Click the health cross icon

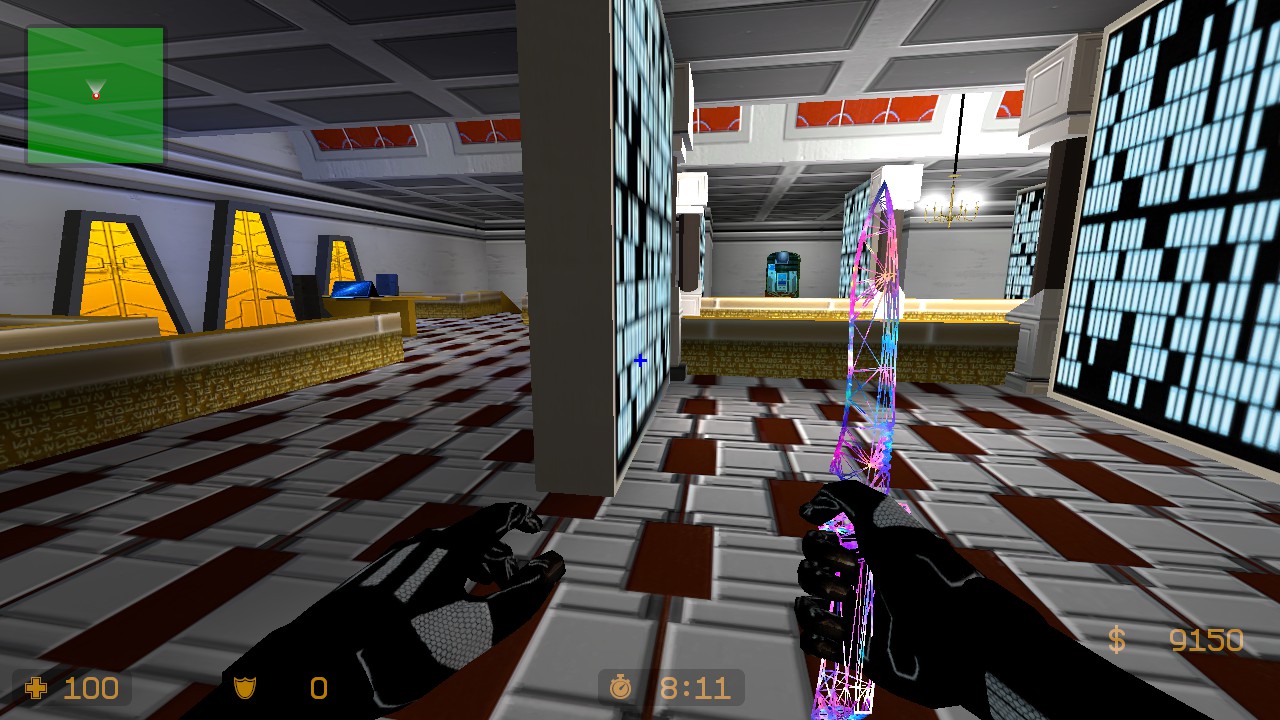click(x=35, y=688)
